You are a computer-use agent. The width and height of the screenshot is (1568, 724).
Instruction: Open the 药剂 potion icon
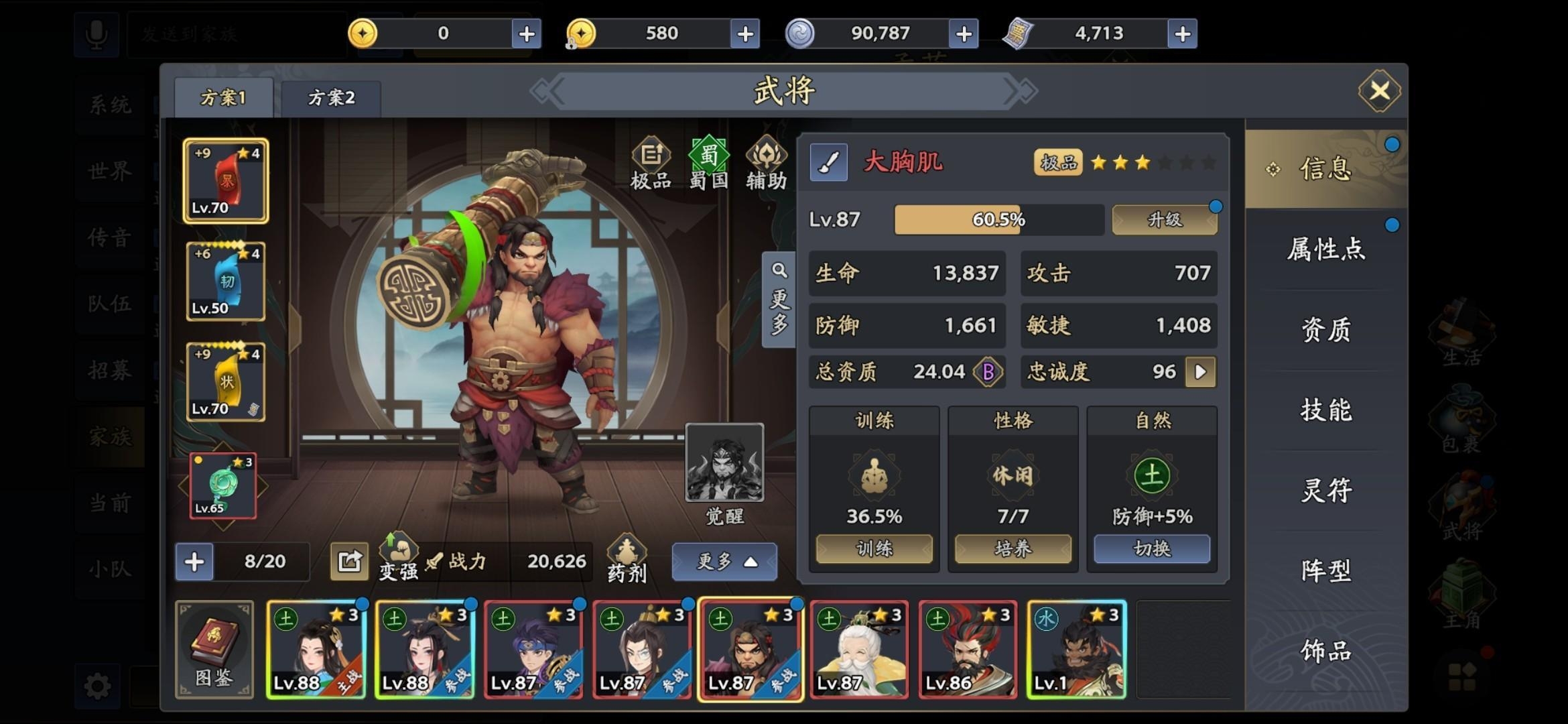(x=627, y=559)
